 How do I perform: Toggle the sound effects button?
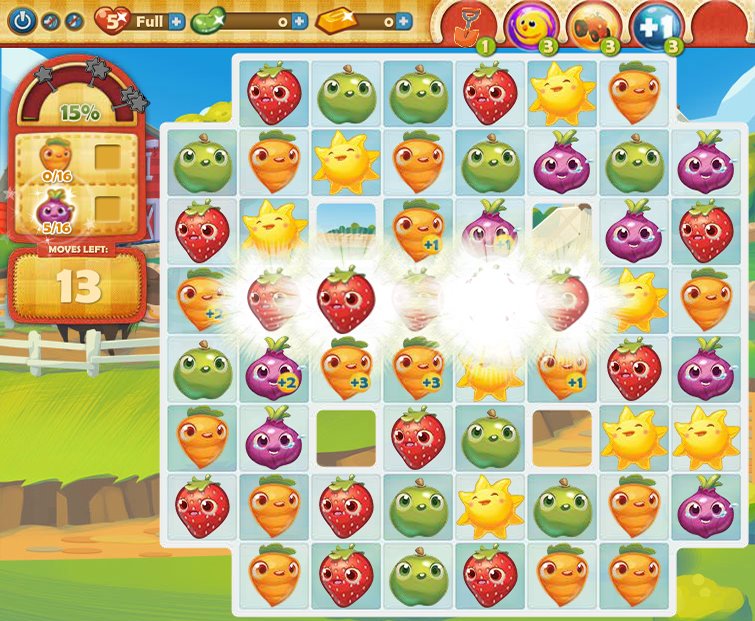pyautogui.click(x=51, y=21)
